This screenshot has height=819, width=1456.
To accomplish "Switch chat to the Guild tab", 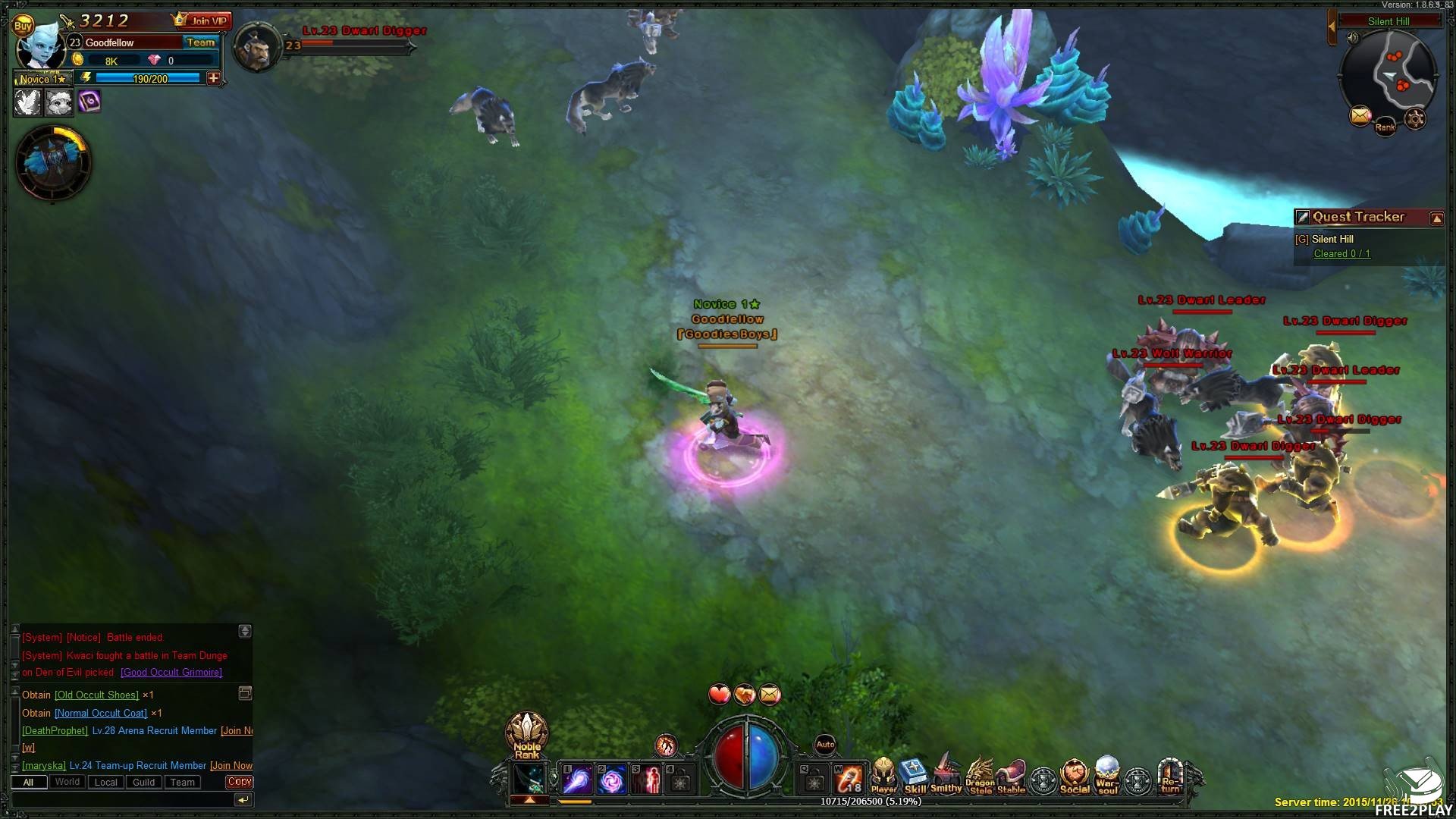I will (143, 783).
